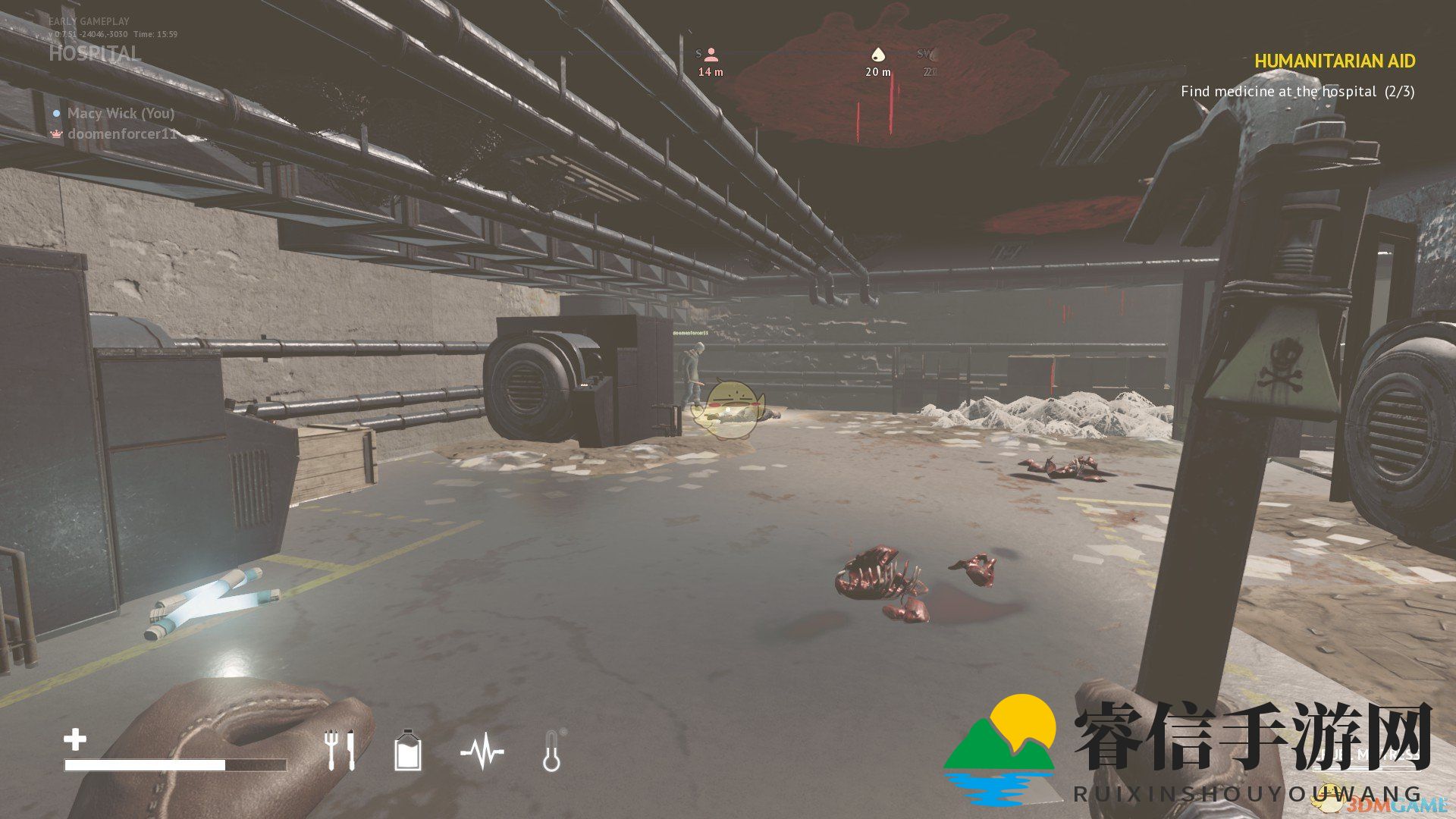
Task: Select Macy Wick in the player list
Action: click(x=121, y=113)
